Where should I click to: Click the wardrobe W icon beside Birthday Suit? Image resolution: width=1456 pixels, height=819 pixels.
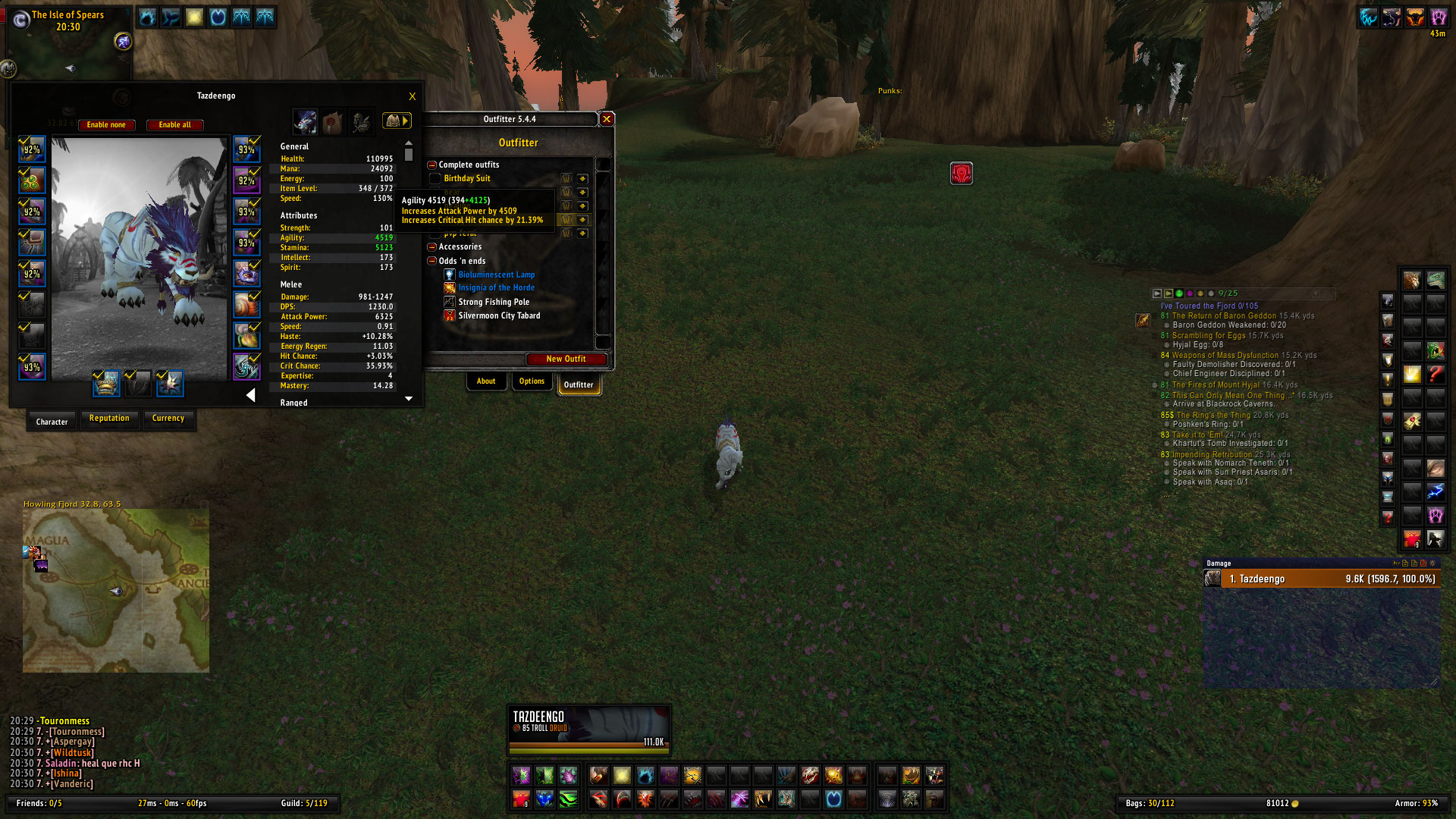coord(566,179)
